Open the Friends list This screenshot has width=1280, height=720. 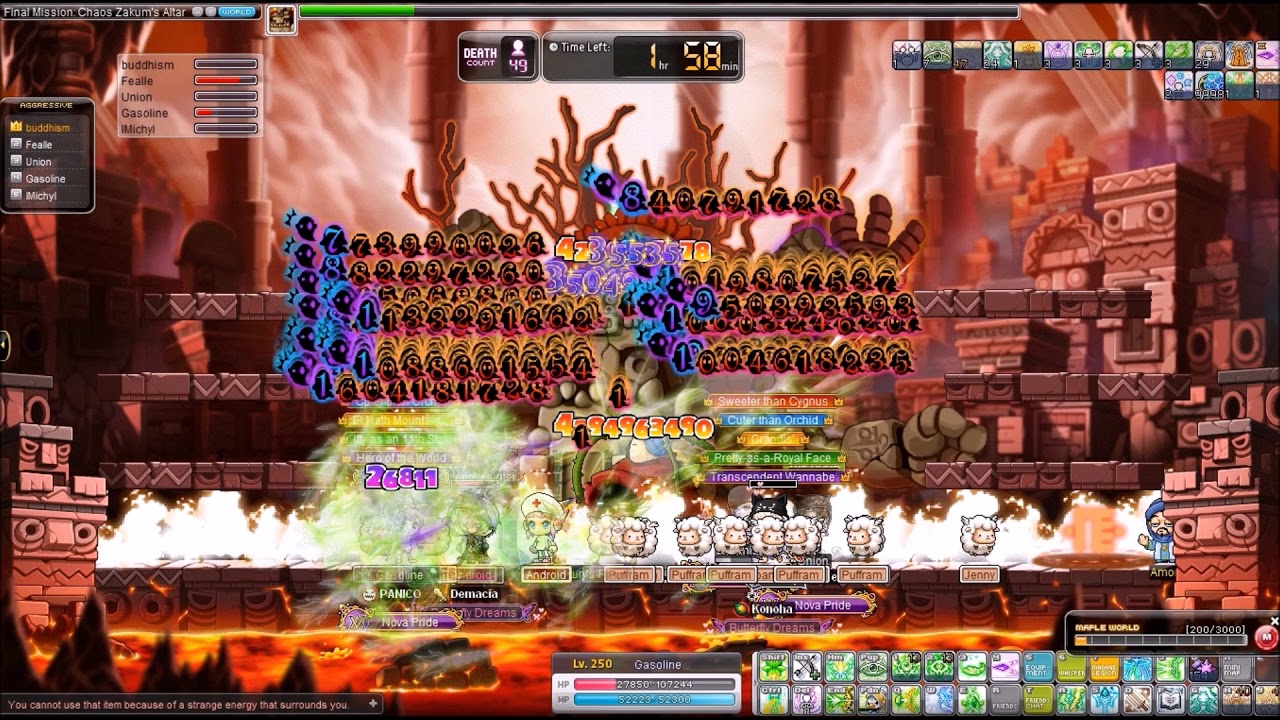tap(1007, 702)
